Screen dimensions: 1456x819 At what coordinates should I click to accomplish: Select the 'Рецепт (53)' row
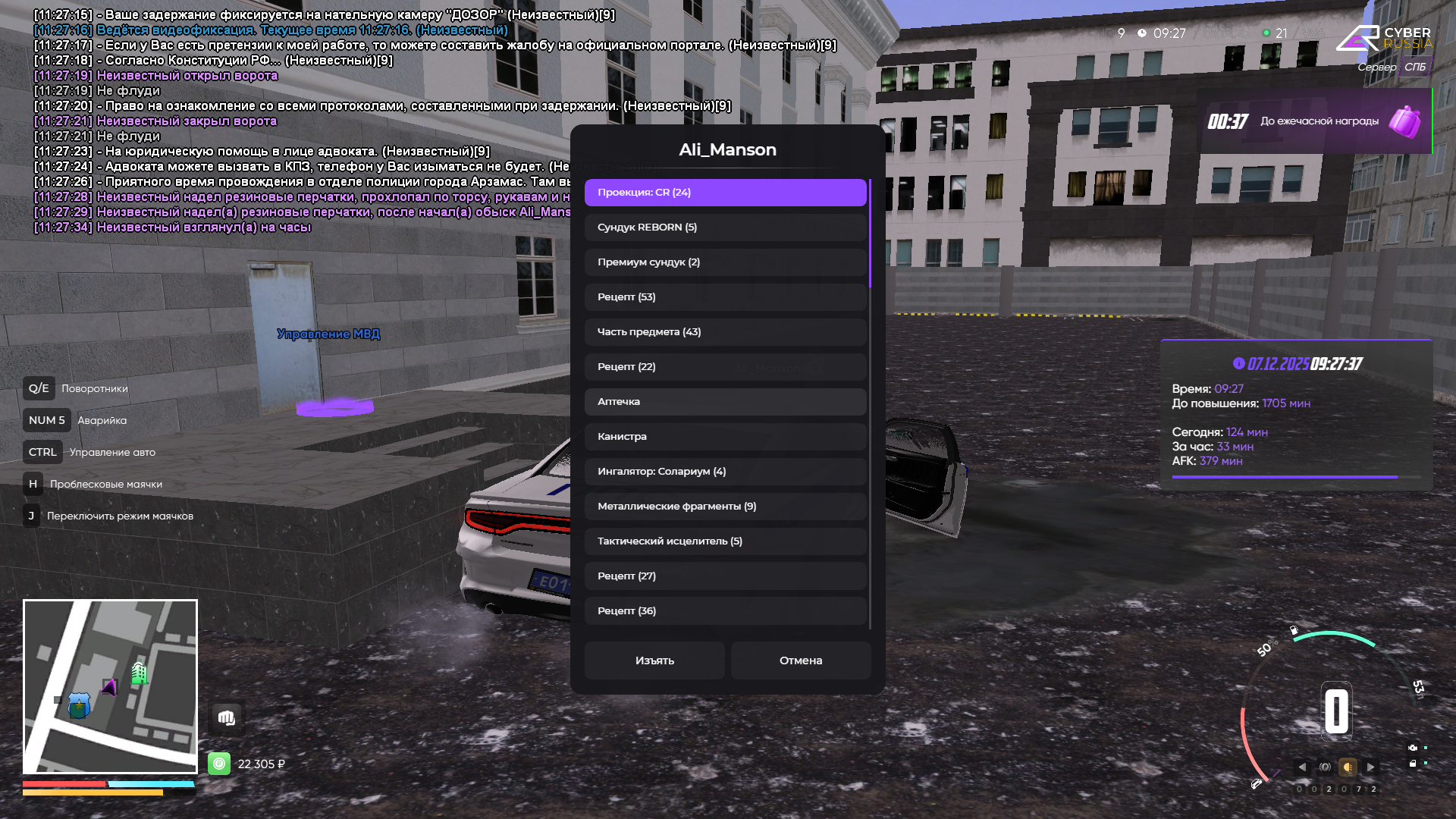pos(725,297)
